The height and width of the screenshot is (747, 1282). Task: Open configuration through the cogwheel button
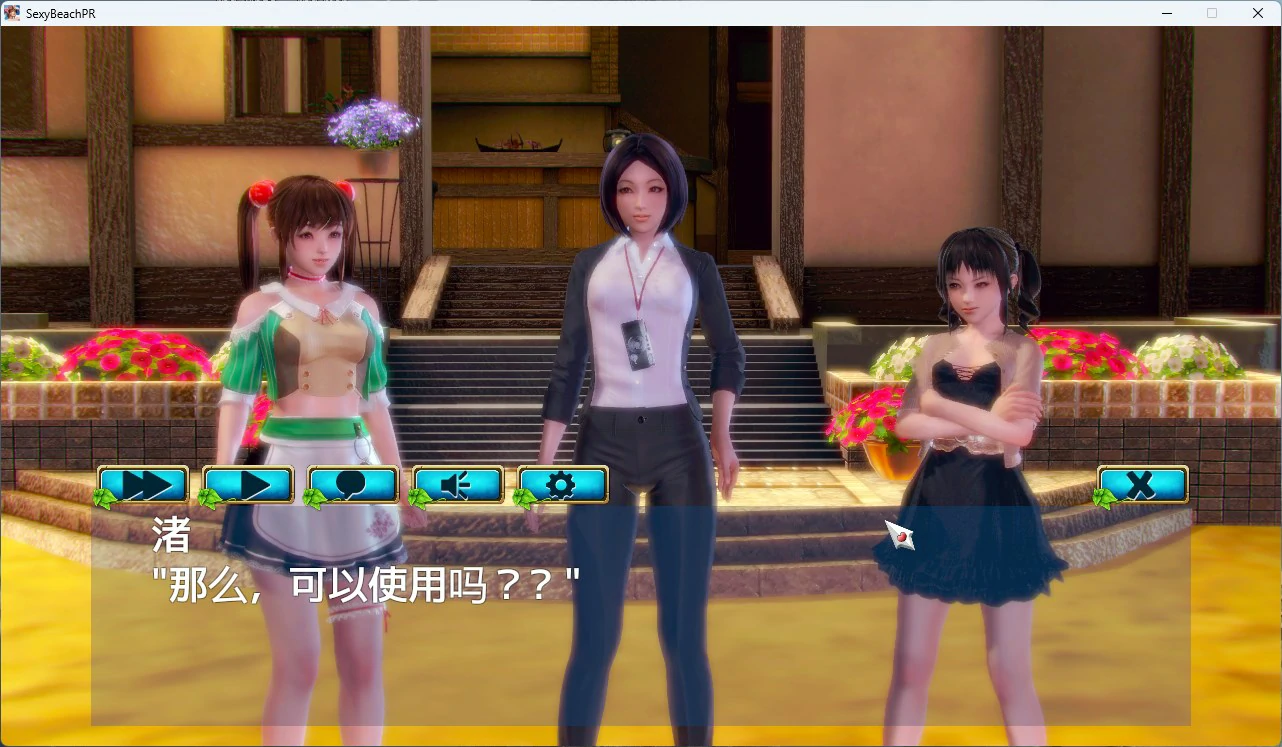pos(562,485)
